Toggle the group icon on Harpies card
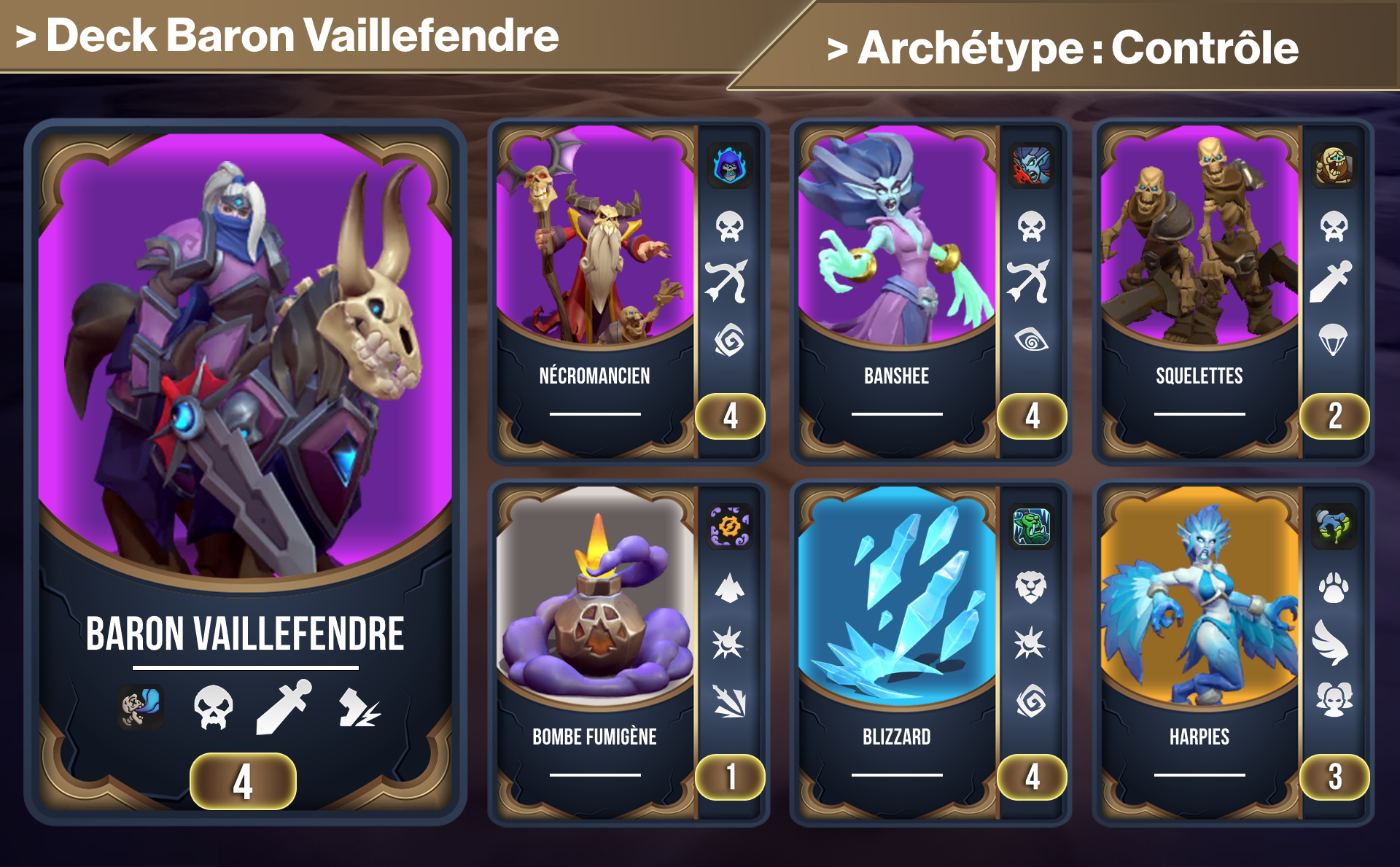This screenshot has width=1400, height=867. tap(1334, 699)
